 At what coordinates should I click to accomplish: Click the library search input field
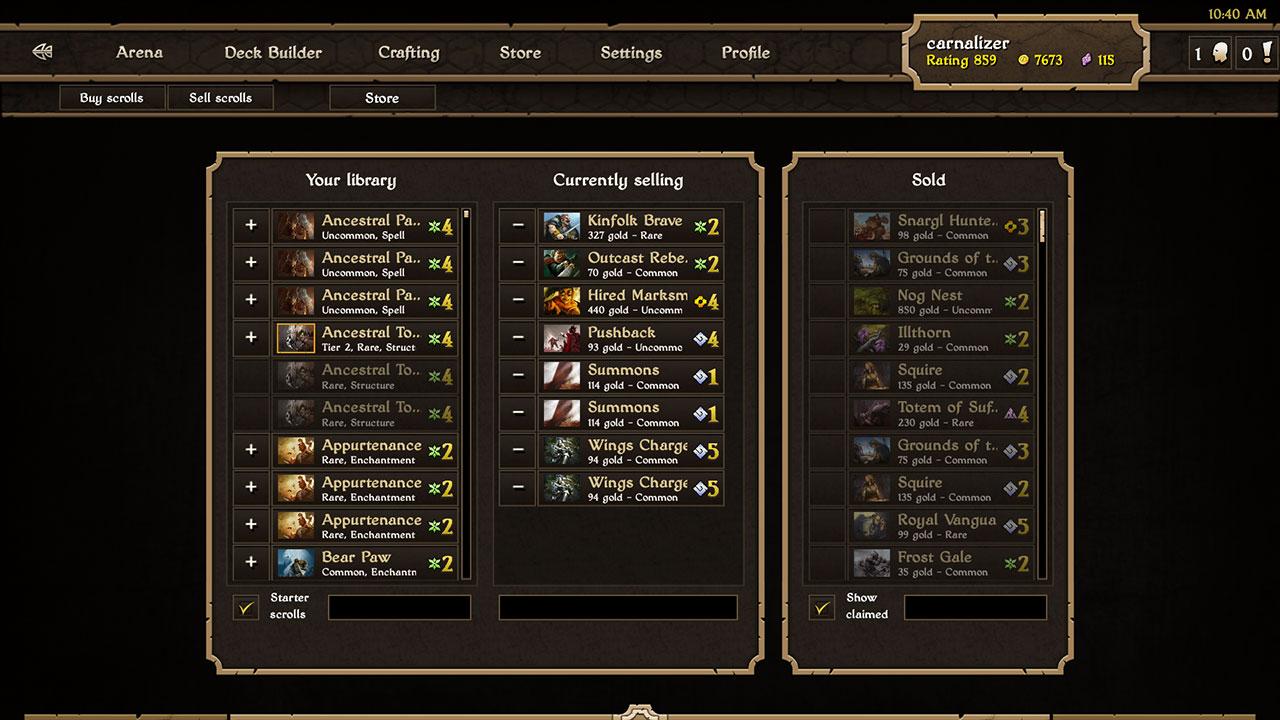[399, 607]
